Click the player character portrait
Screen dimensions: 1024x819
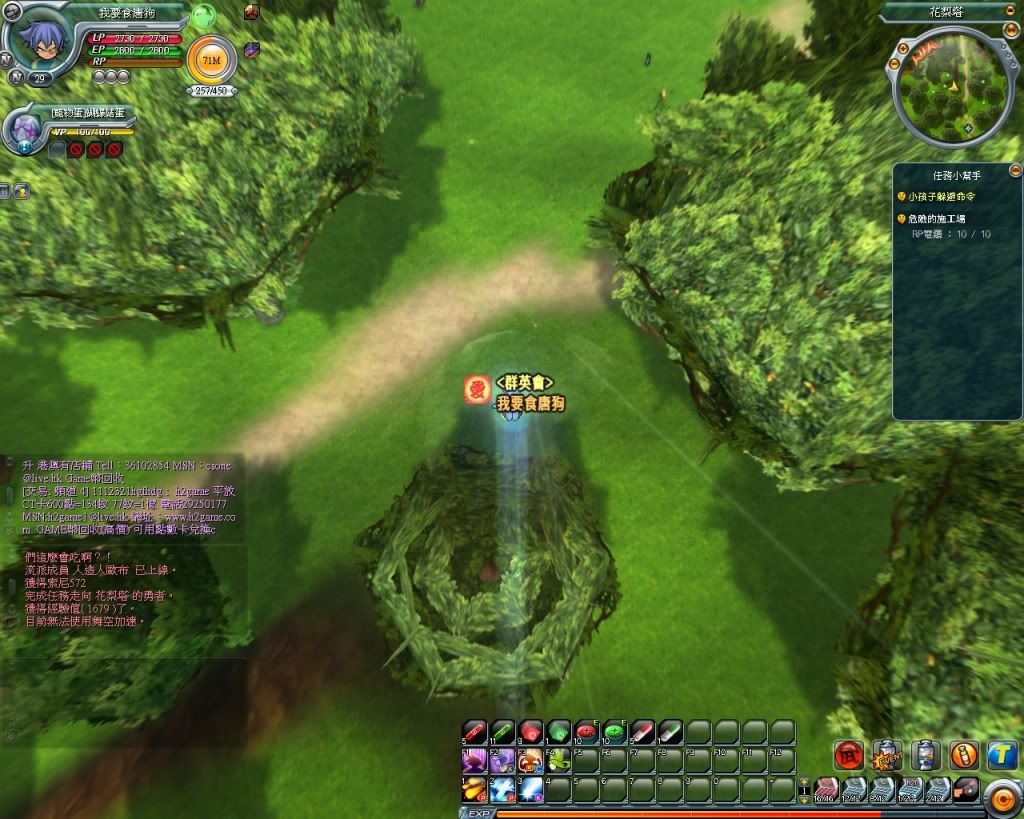pos(37,39)
